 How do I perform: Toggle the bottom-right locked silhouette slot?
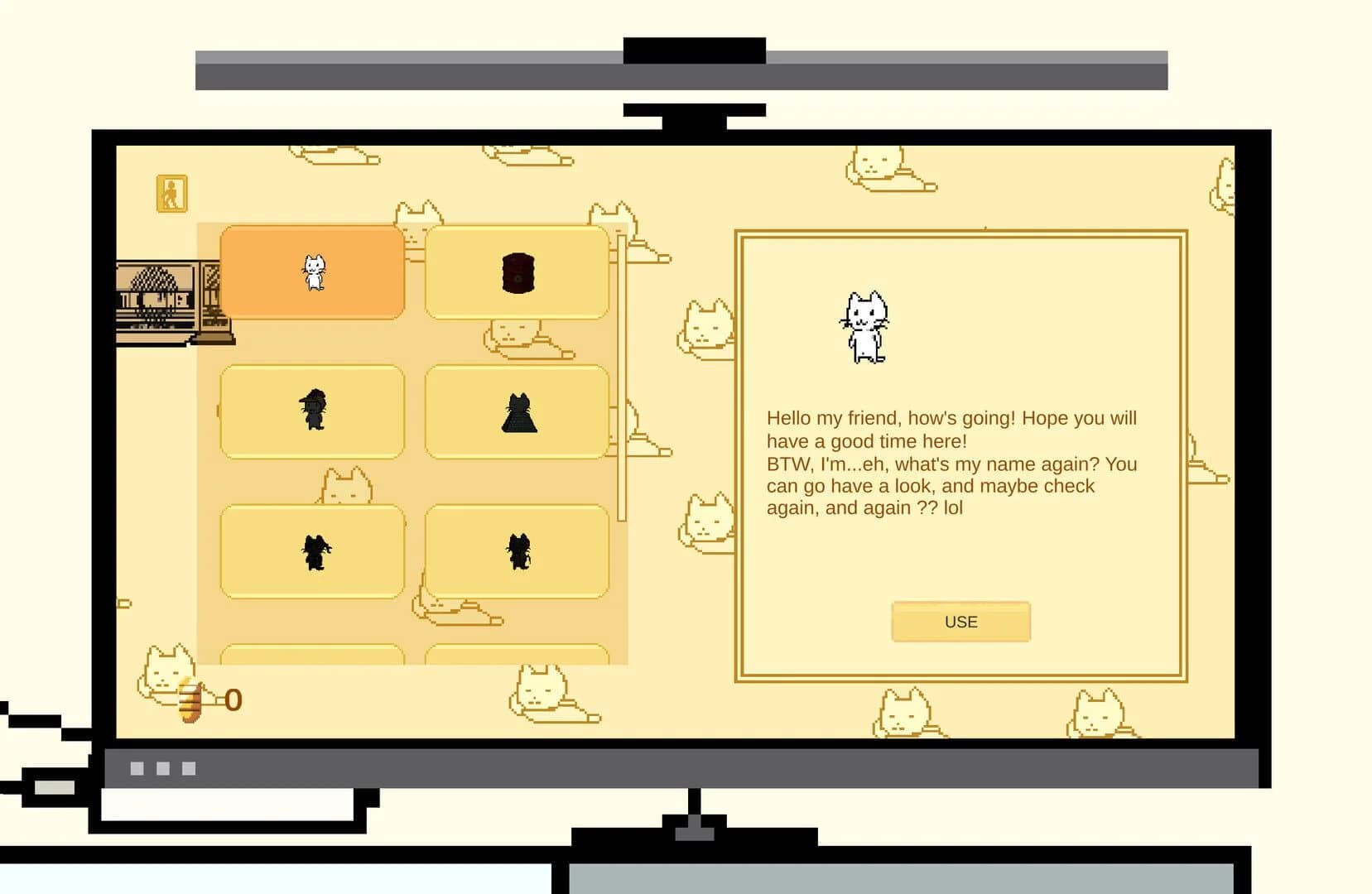pyautogui.click(x=517, y=550)
